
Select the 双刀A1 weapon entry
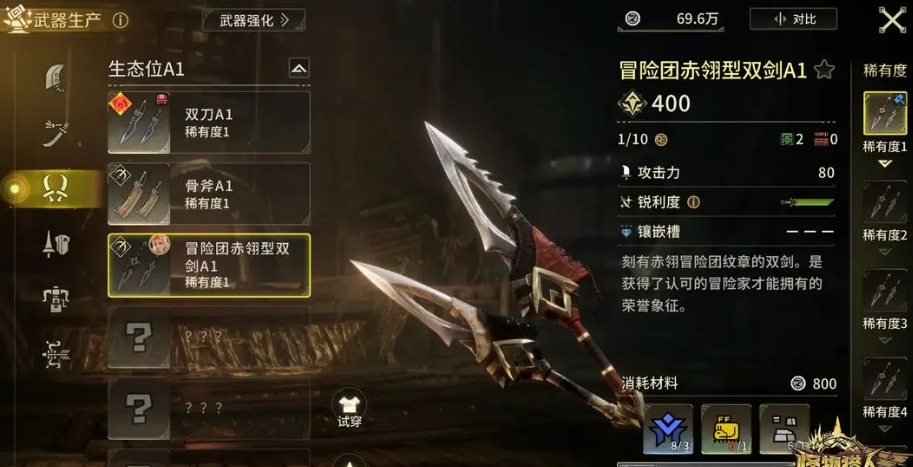click(x=209, y=122)
